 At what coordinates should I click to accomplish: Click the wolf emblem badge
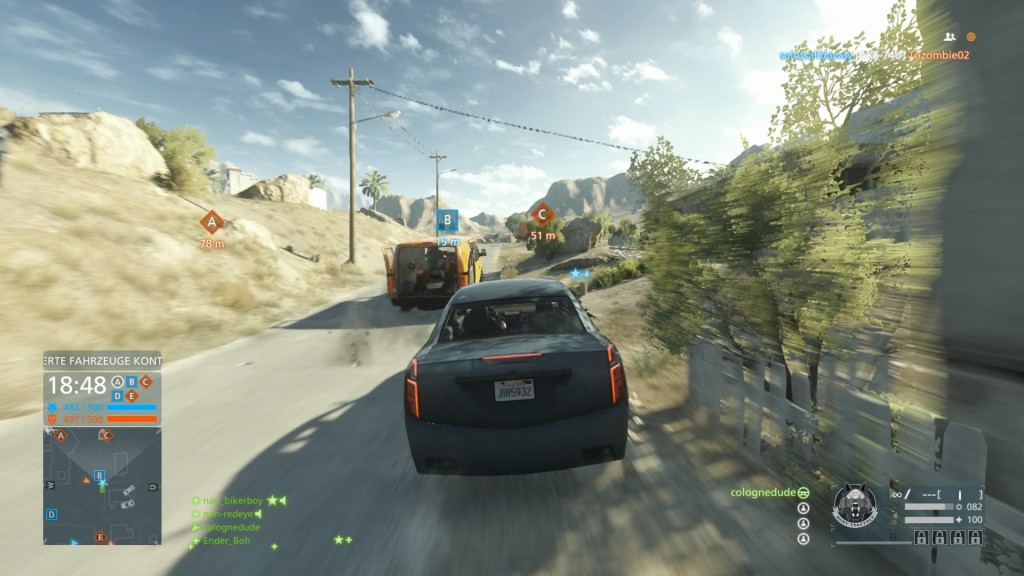point(855,507)
